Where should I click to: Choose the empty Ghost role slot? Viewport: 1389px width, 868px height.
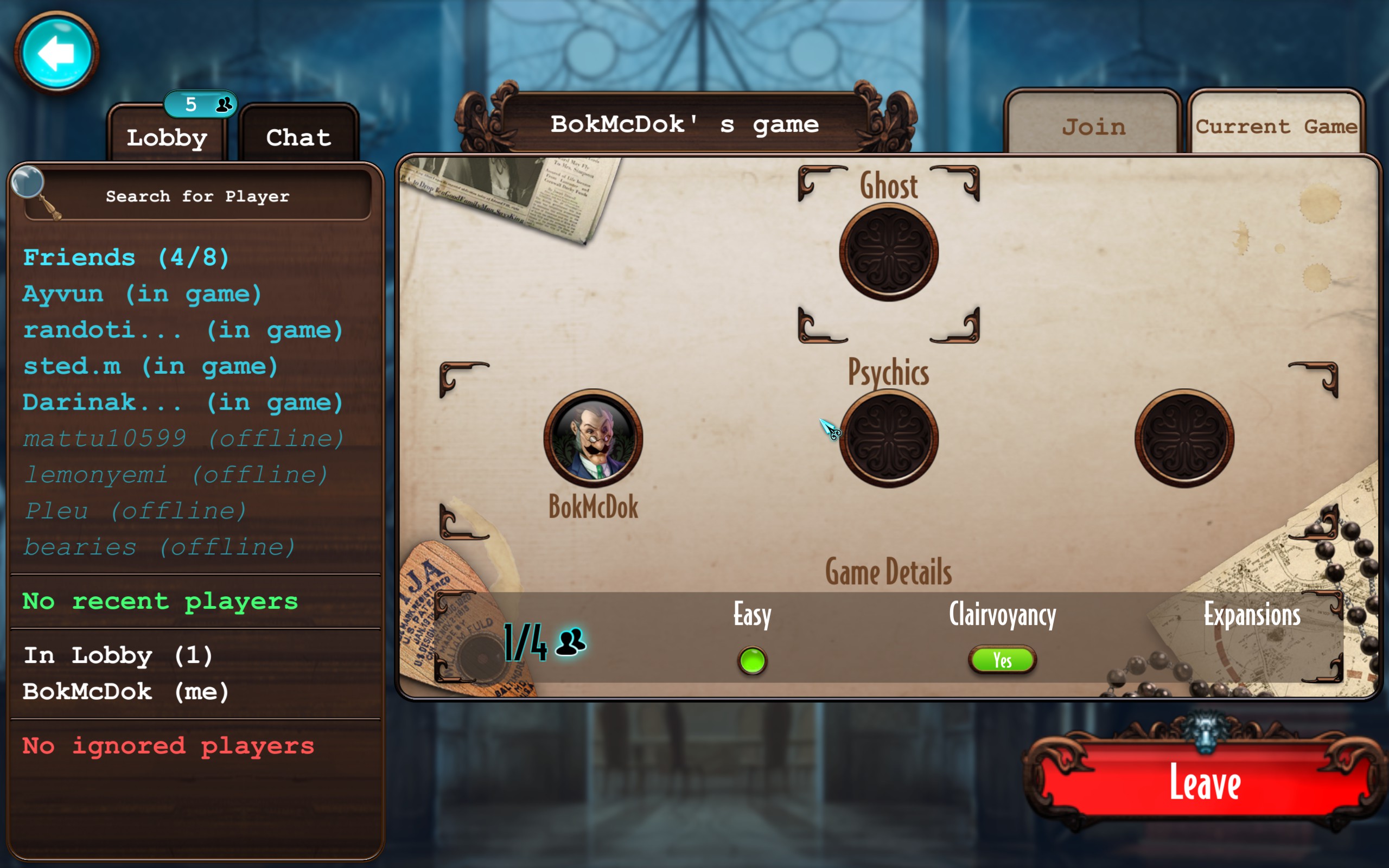click(x=889, y=253)
